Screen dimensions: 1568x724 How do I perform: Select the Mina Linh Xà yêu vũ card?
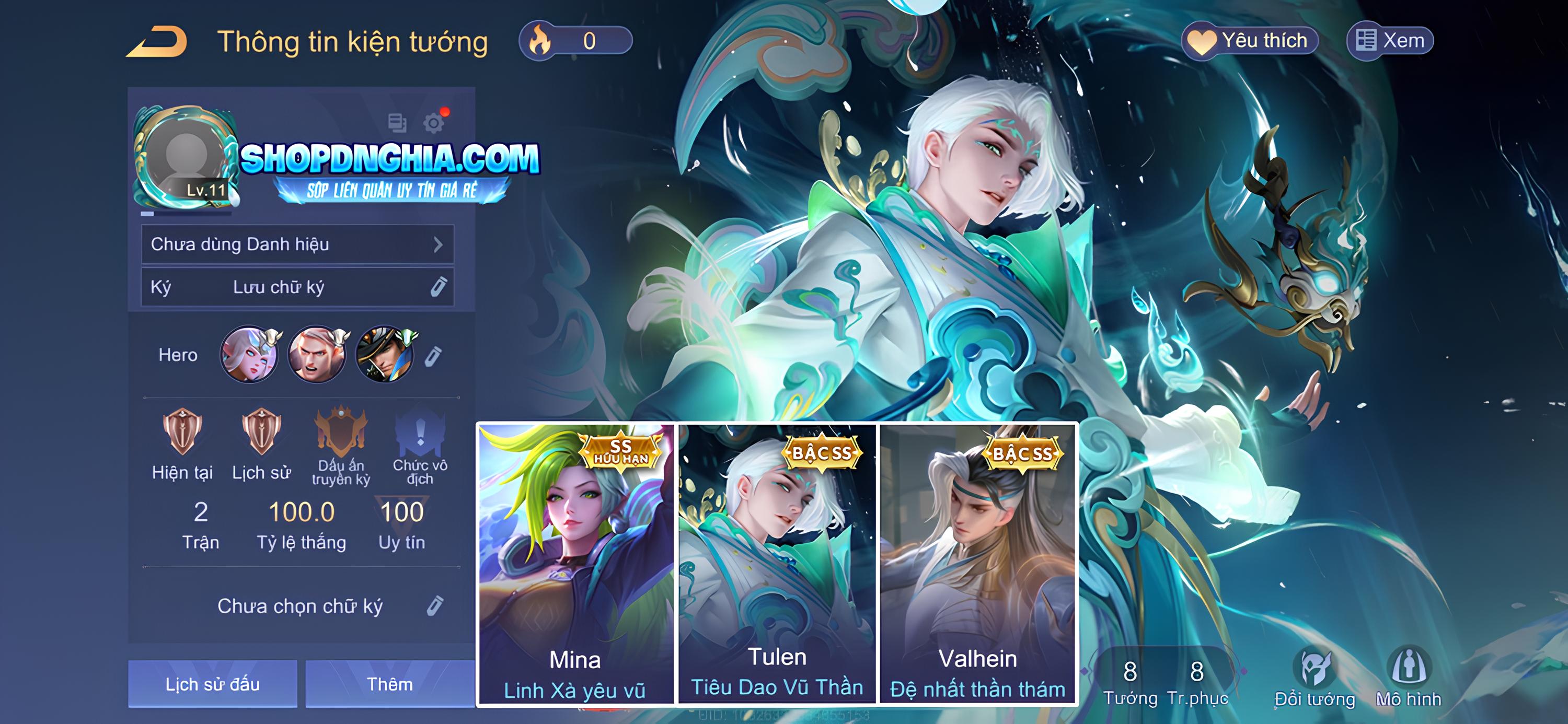point(575,563)
